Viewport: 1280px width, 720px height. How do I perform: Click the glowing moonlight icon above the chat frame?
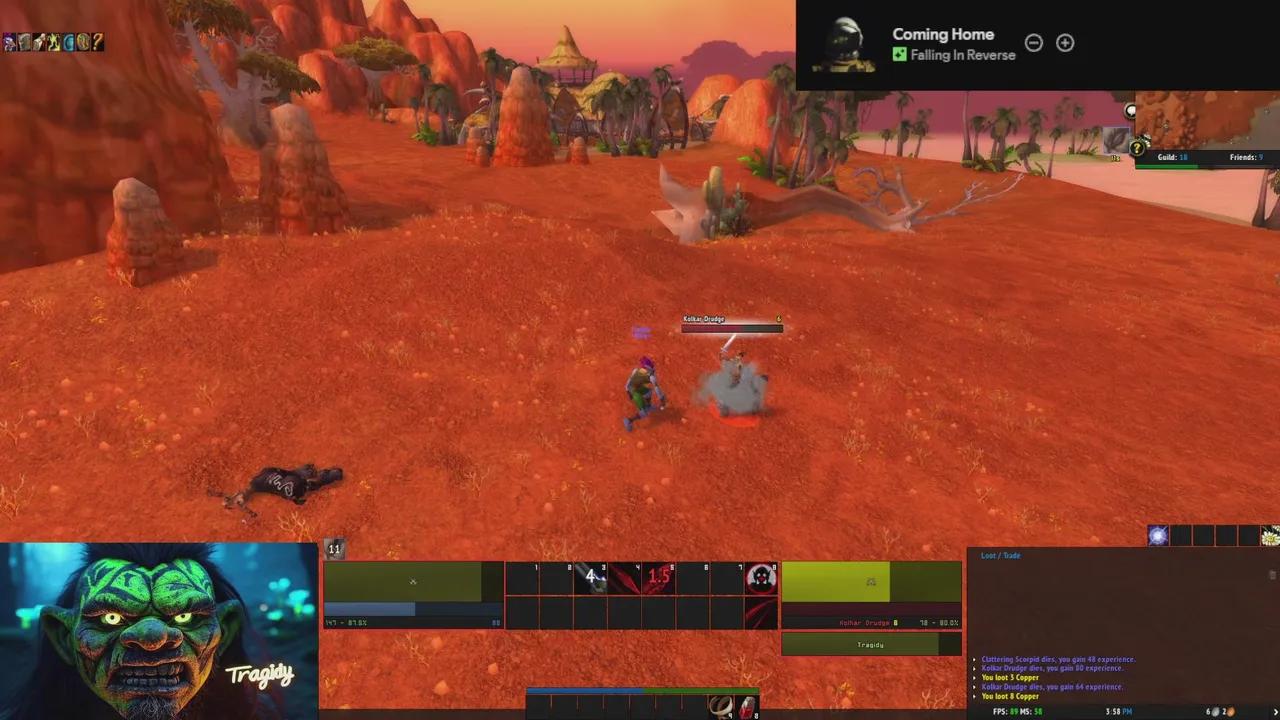1157,537
